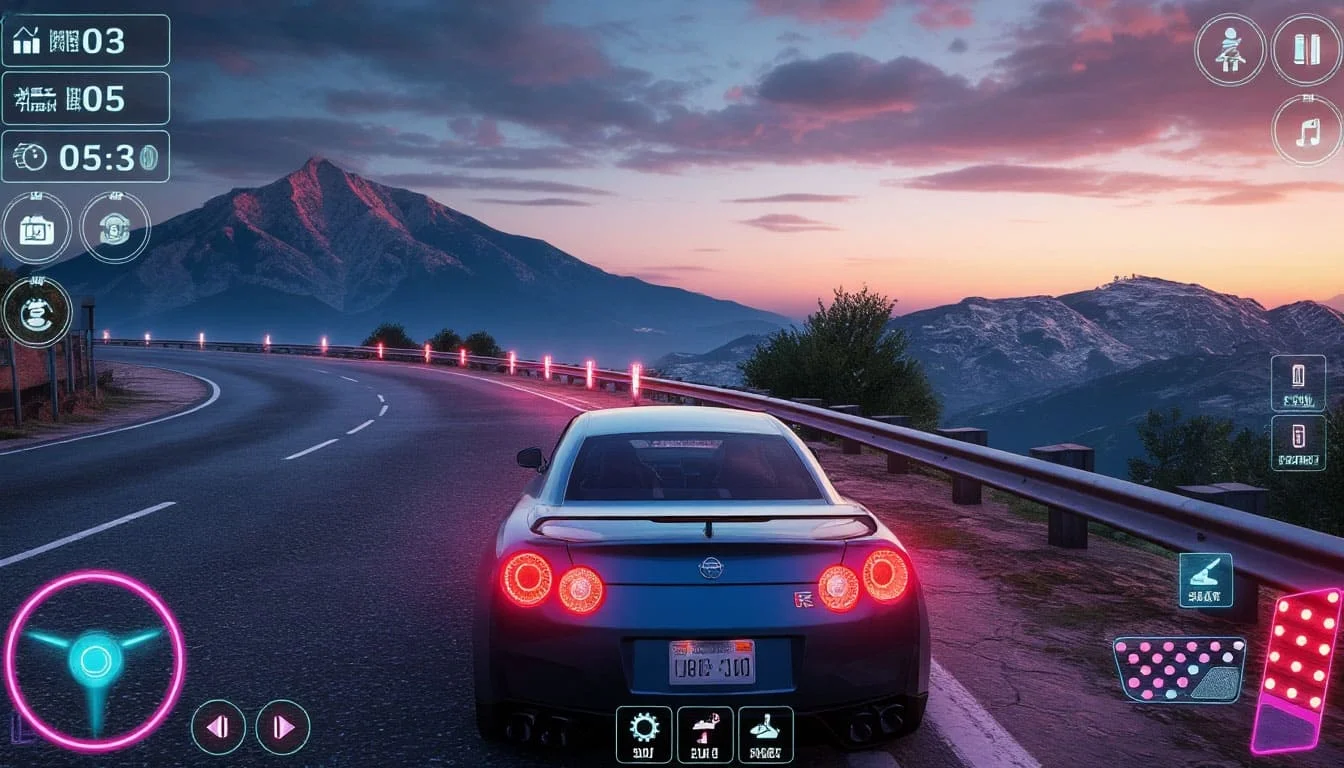Select the gear shifter button
1344x768 pixels.
point(766,735)
